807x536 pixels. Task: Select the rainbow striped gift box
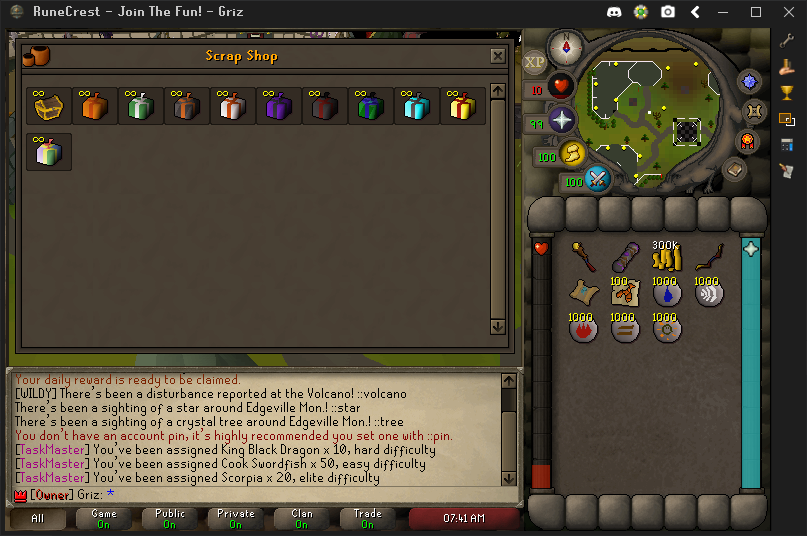click(x=49, y=152)
